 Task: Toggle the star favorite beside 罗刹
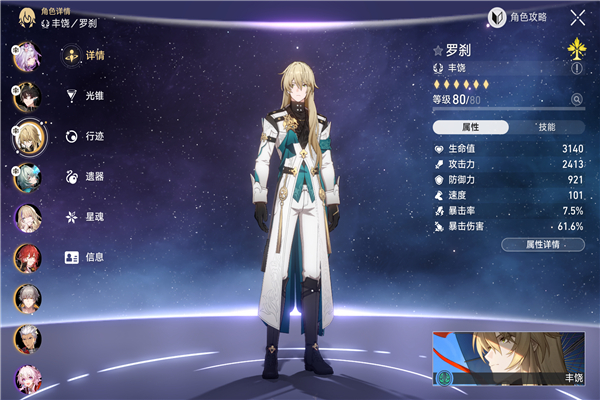[x=438, y=49]
